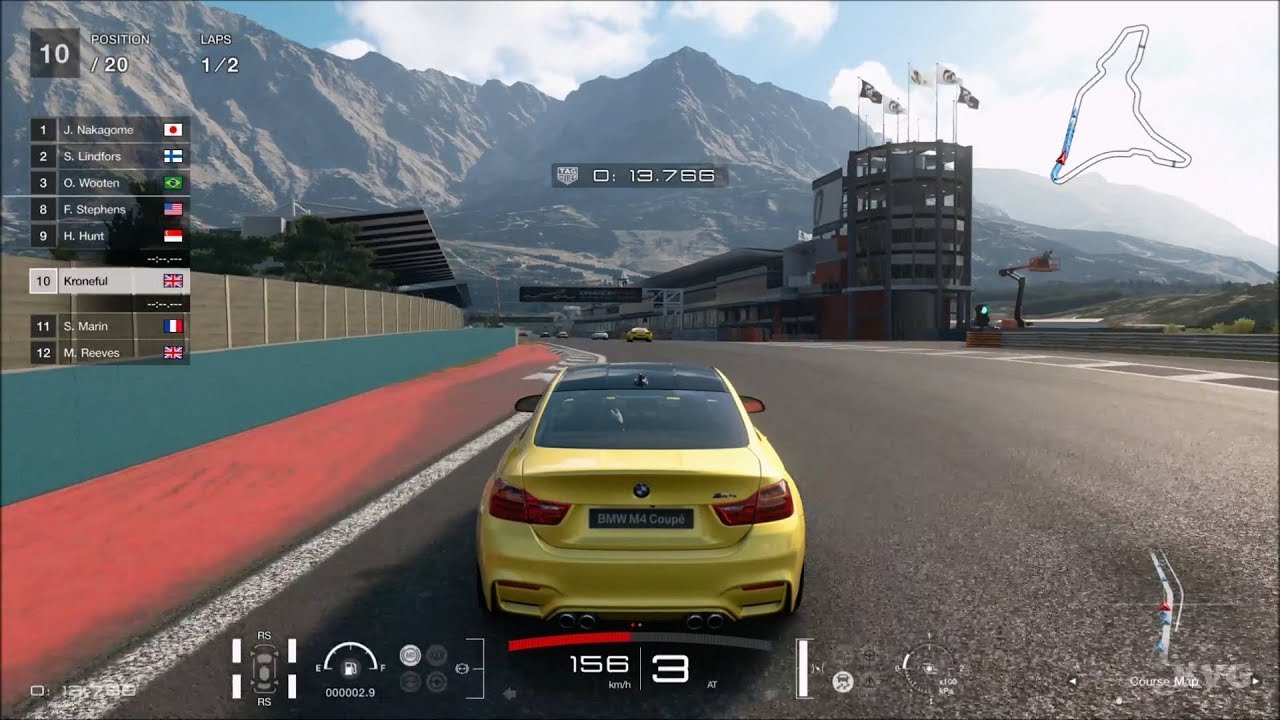Click the traction control skid icon
The image size is (1280, 720).
point(843,681)
